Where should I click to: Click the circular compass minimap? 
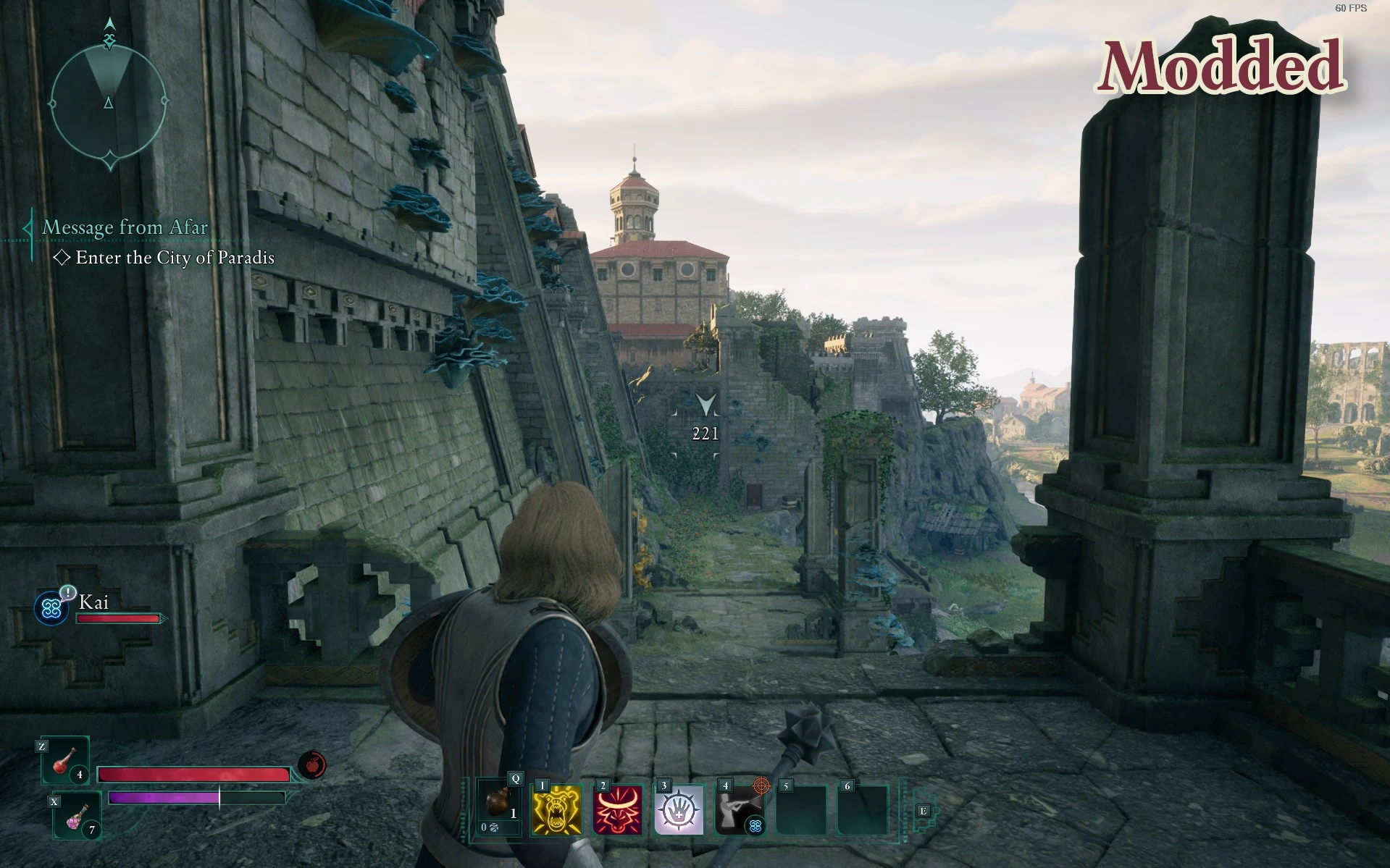[x=109, y=101]
